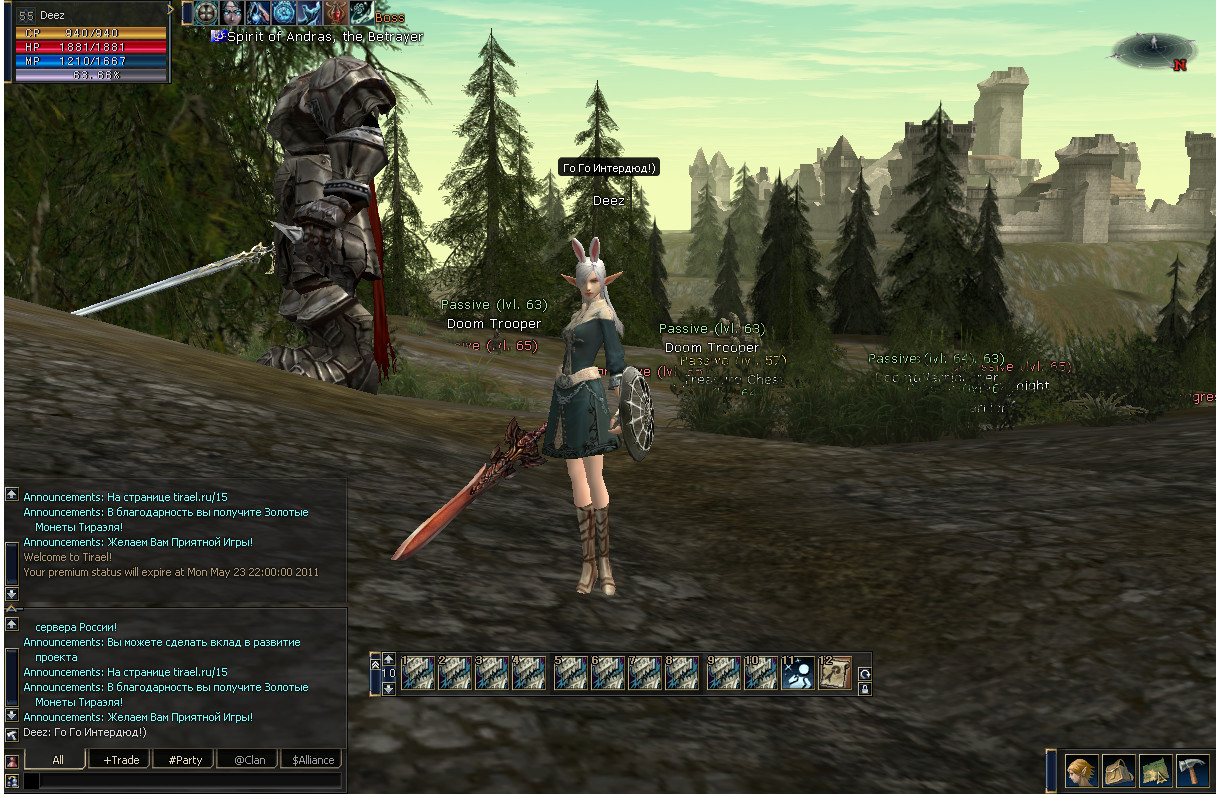The width and height of the screenshot is (1216, 794).
Task: Show the @Clan chat tab
Action: [249, 760]
